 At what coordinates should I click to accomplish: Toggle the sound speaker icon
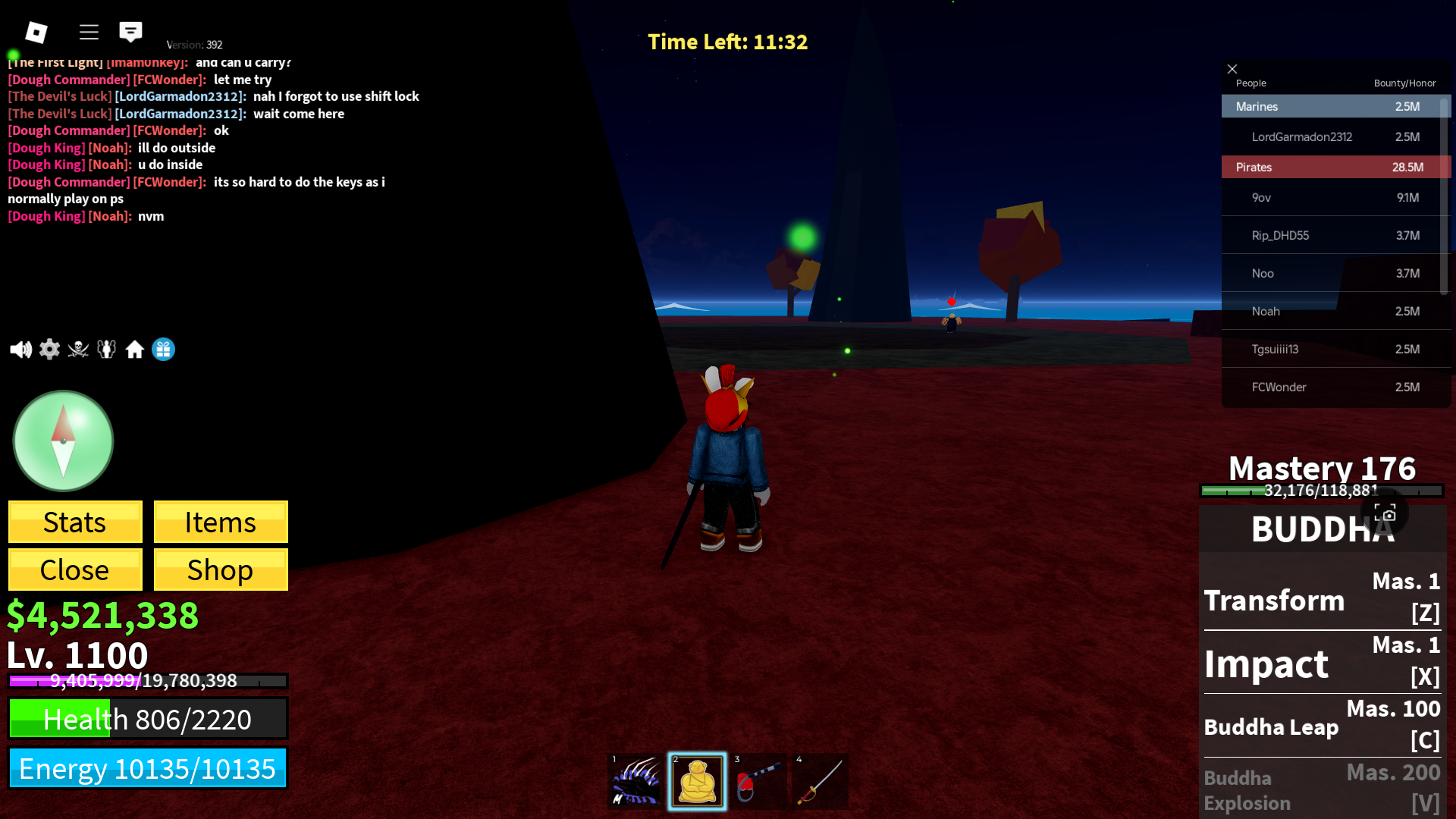[x=20, y=350]
